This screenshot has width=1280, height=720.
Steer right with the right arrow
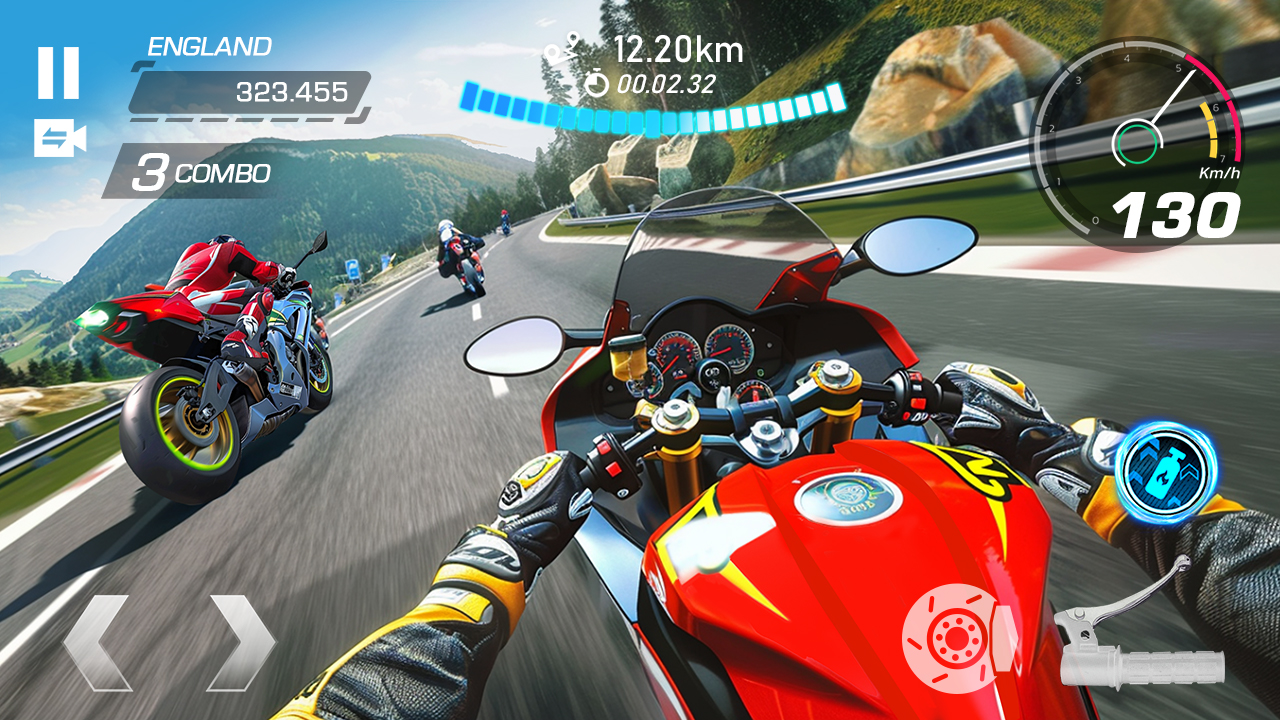click(x=240, y=642)
